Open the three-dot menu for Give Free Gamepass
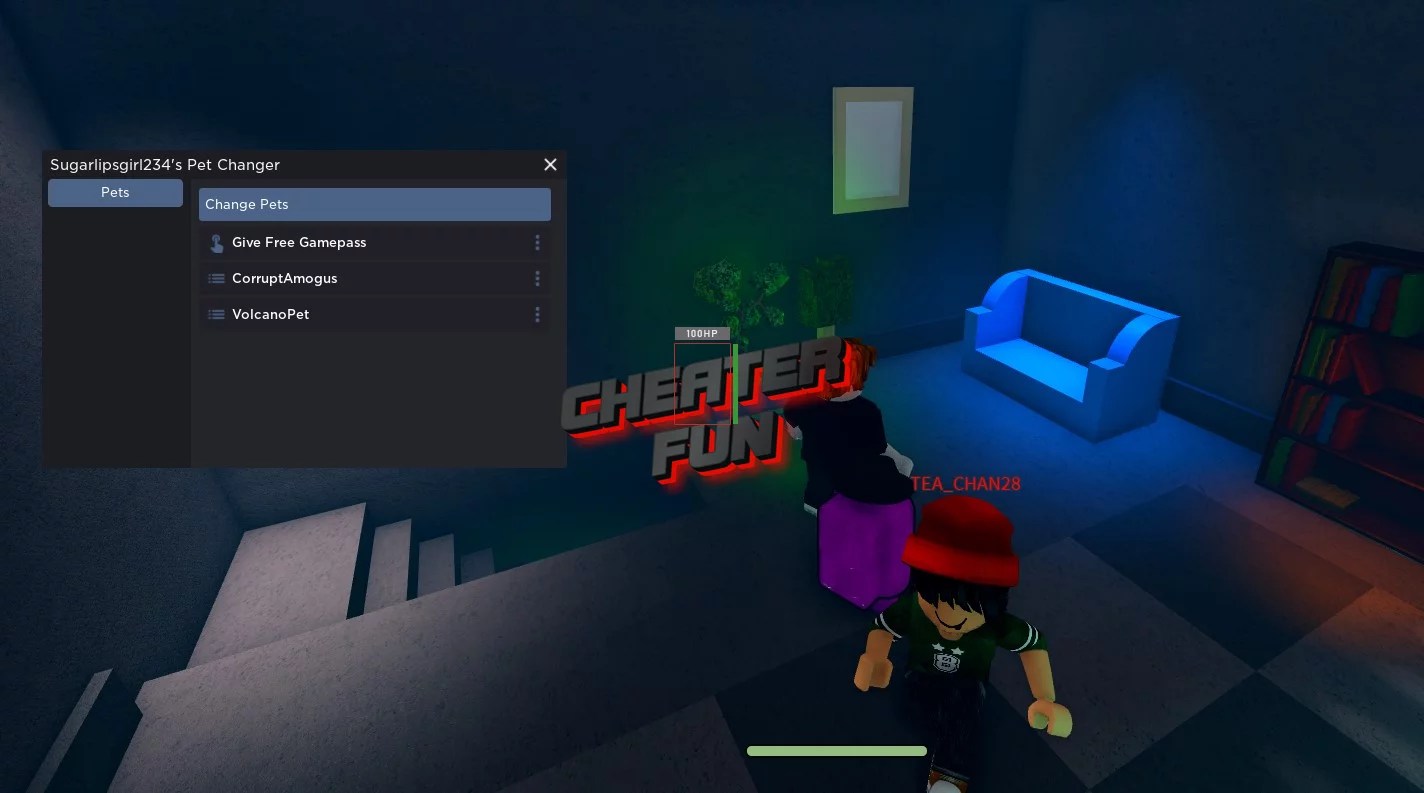The image size is (1424, 793). [x=537, y=242]
